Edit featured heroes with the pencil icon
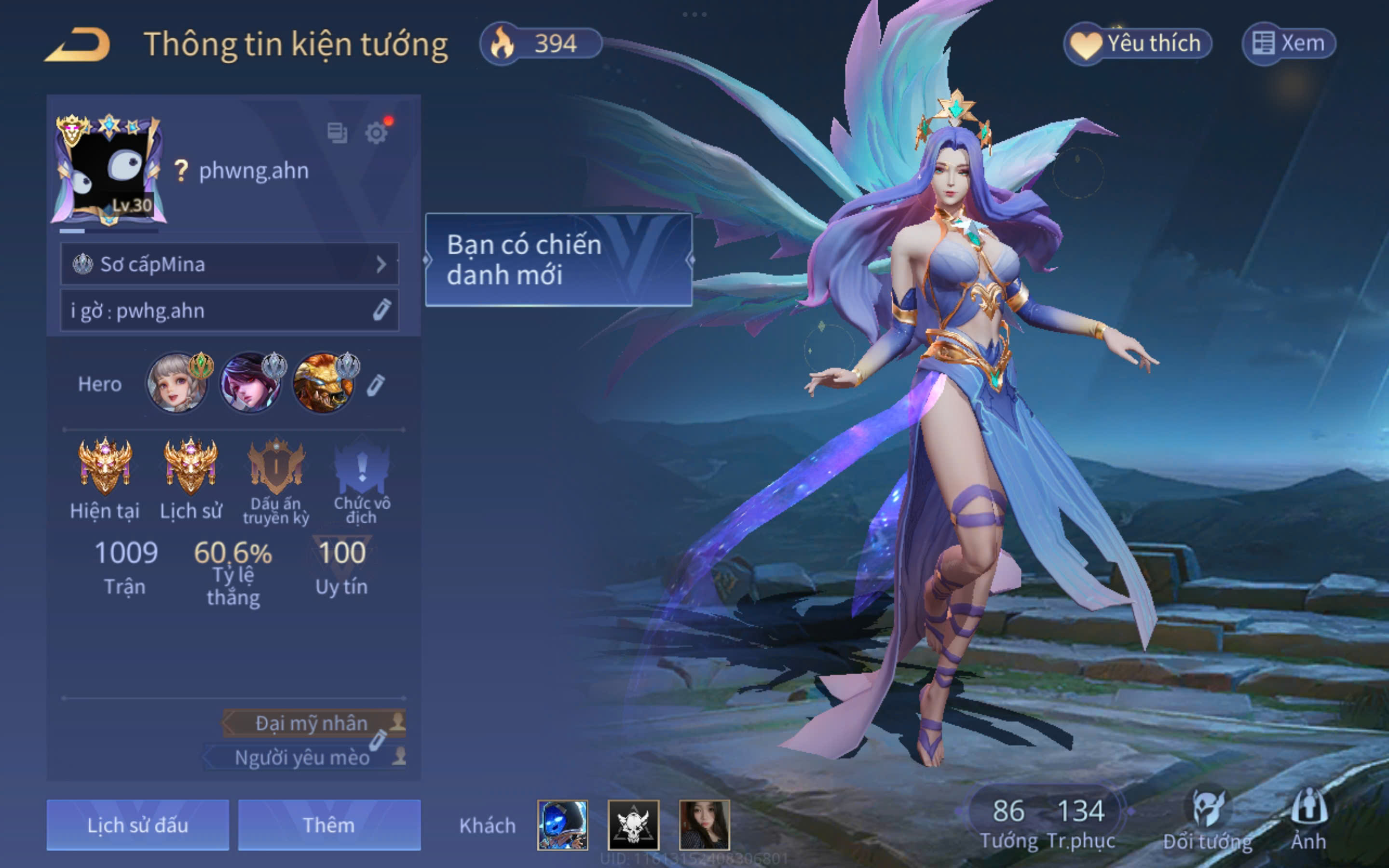The width and height of the screenshot is (1389, 868). tap(375, 385)
